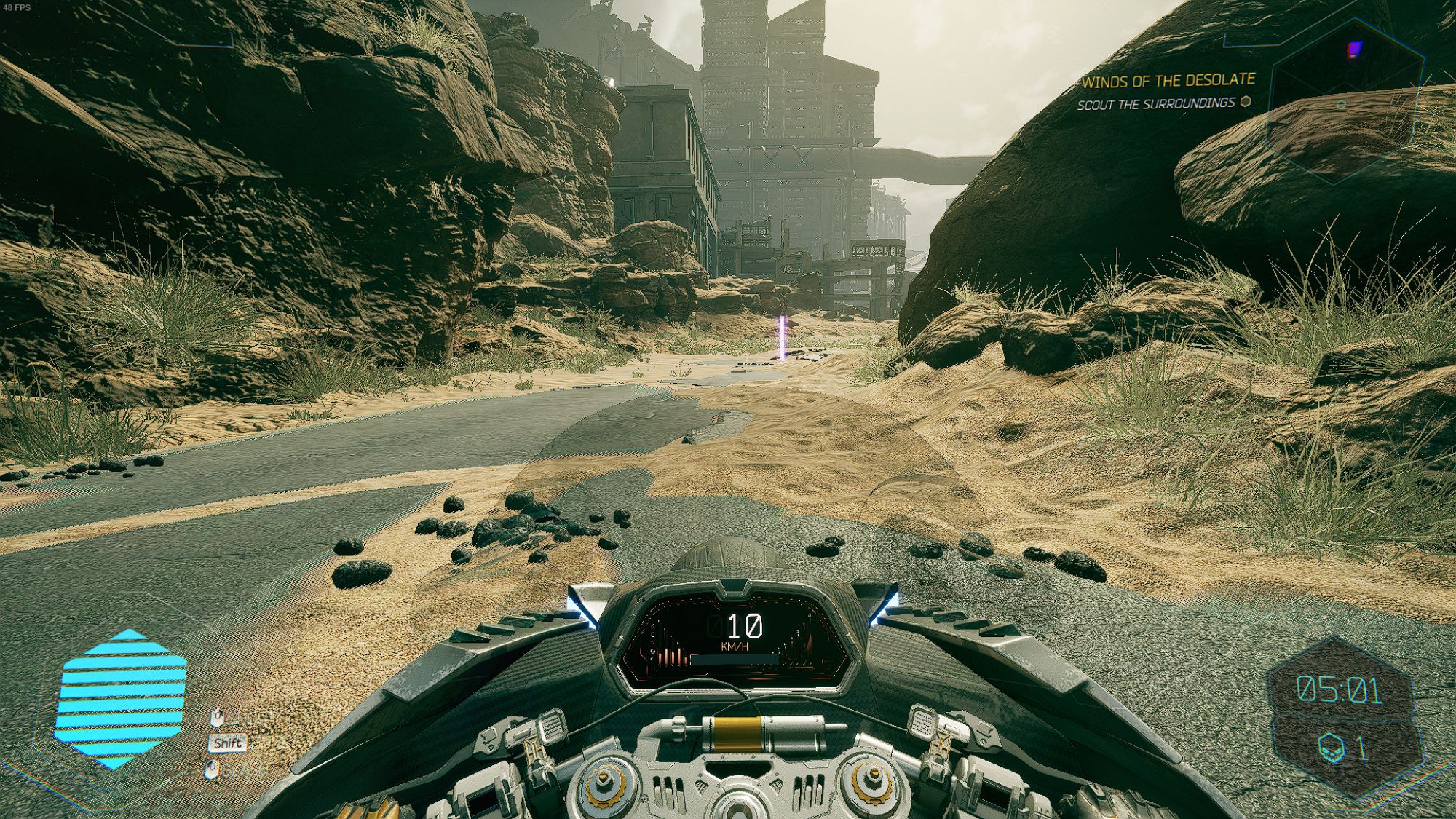Select the purple marker on the minimap
The height and width of the screenshot is (819, 1456).
tap(1353, 50)
